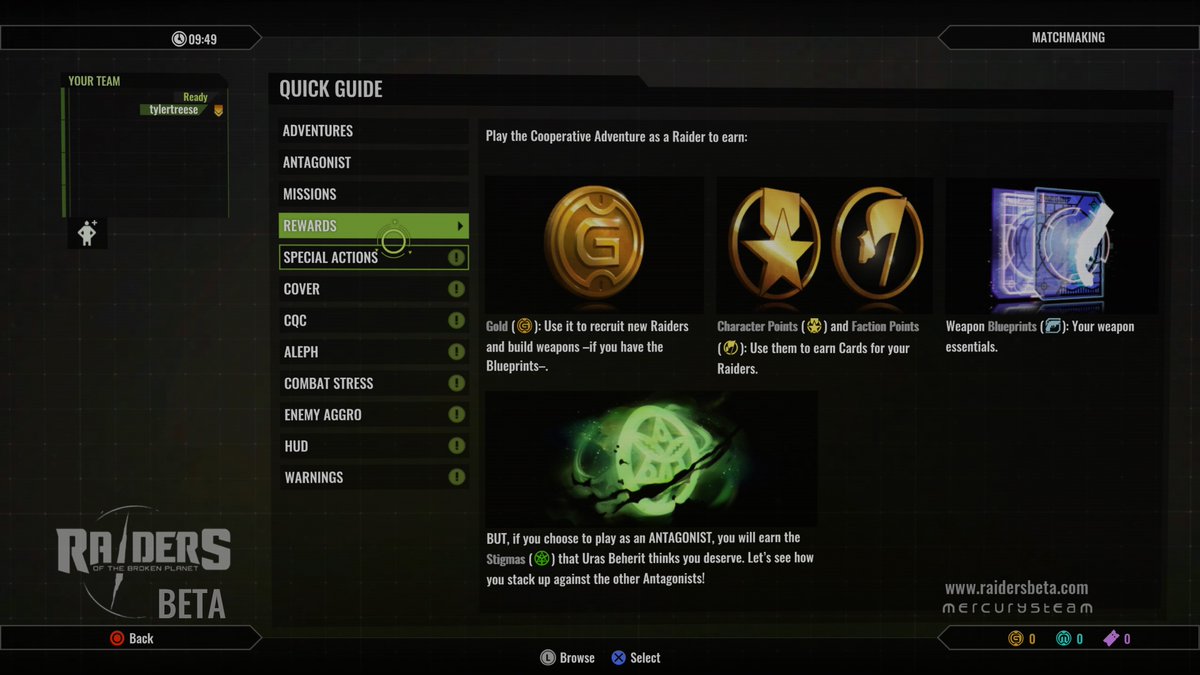
Task: Select tylertreese in the team list
Action: coord(174,110)
